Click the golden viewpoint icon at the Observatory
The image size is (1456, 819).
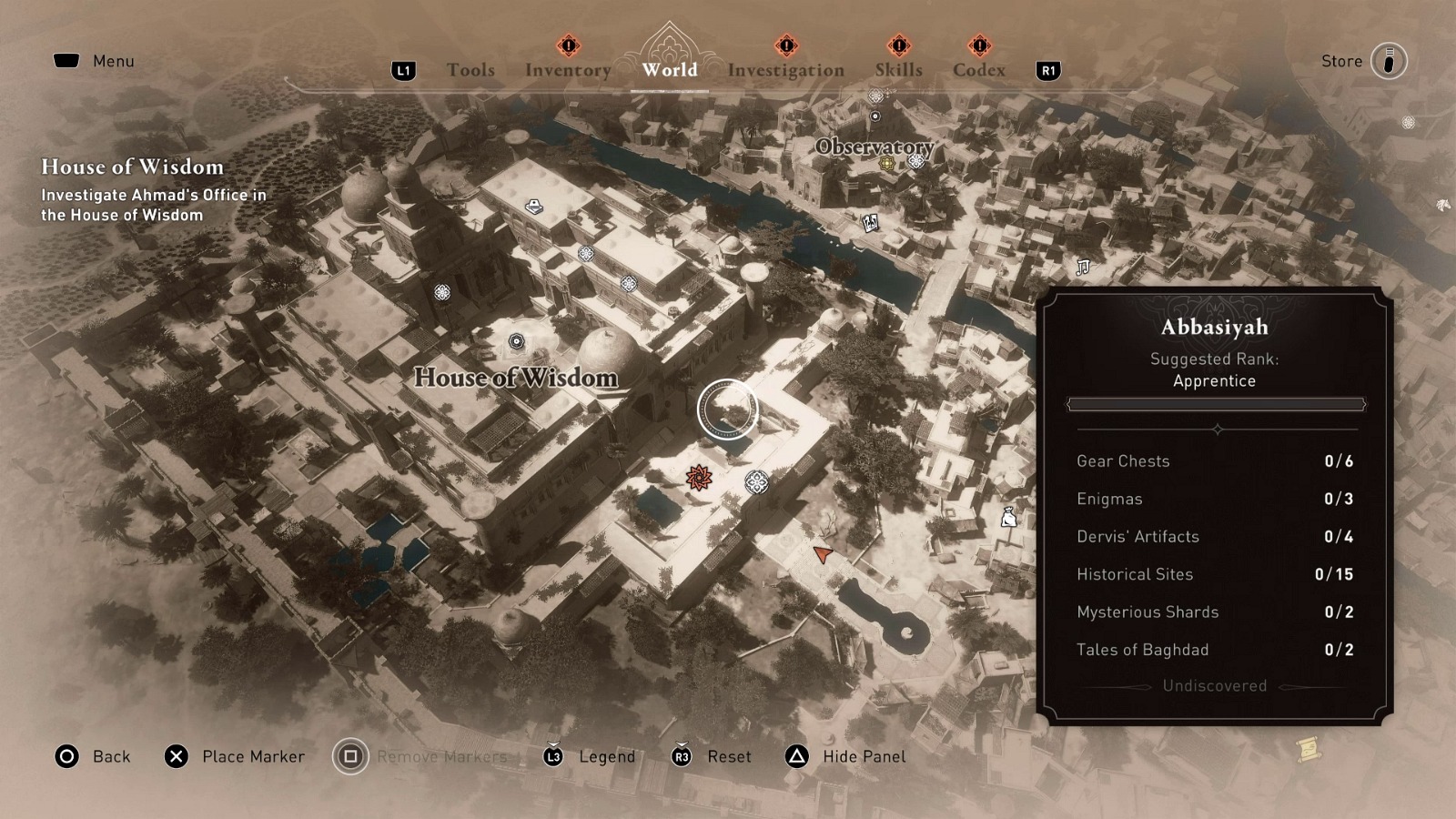(887, 165)
